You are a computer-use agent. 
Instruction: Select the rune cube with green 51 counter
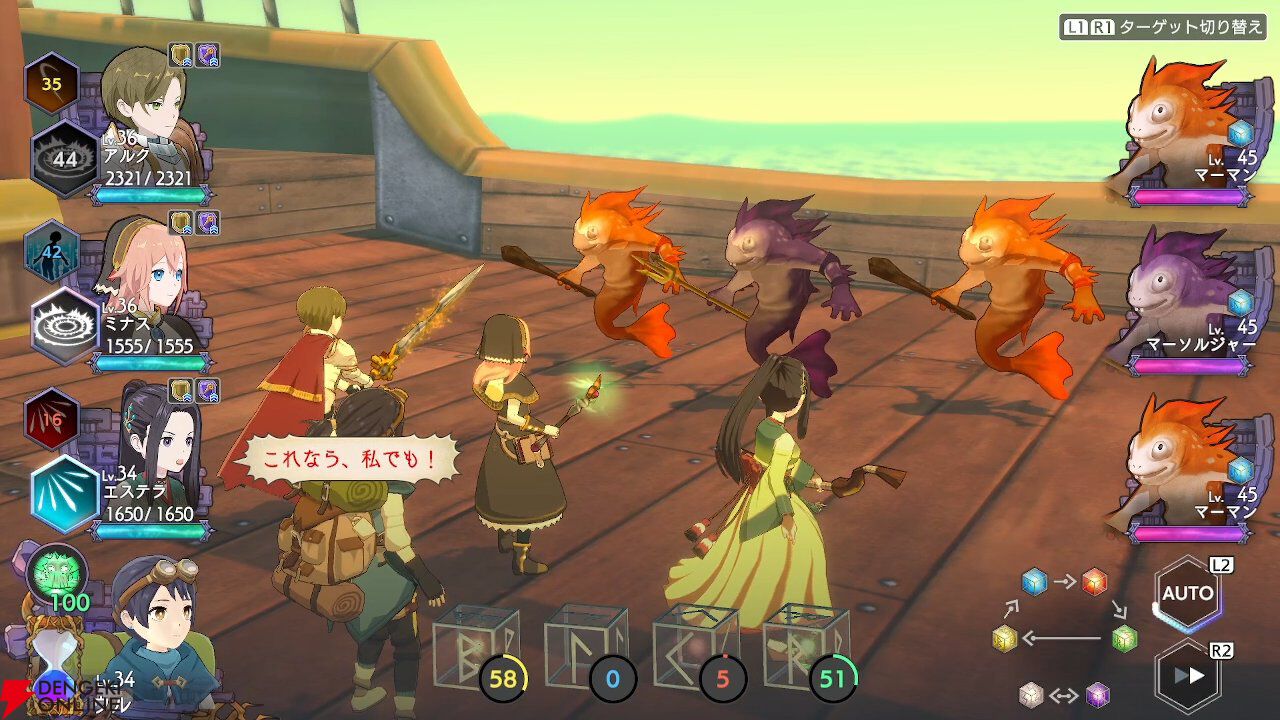pos(806,648)
